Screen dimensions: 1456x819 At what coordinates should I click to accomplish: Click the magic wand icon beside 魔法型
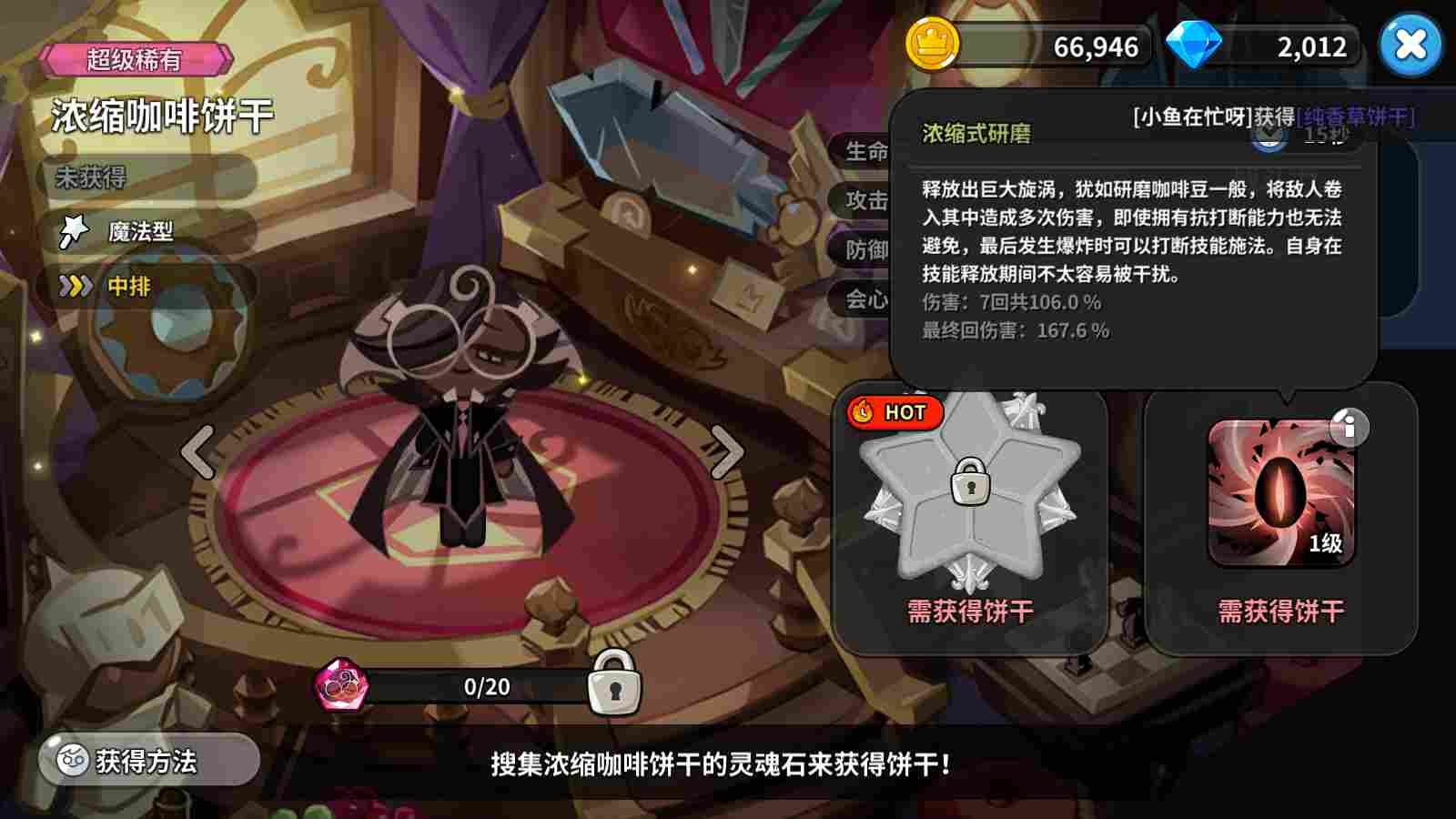click(74, 230)
